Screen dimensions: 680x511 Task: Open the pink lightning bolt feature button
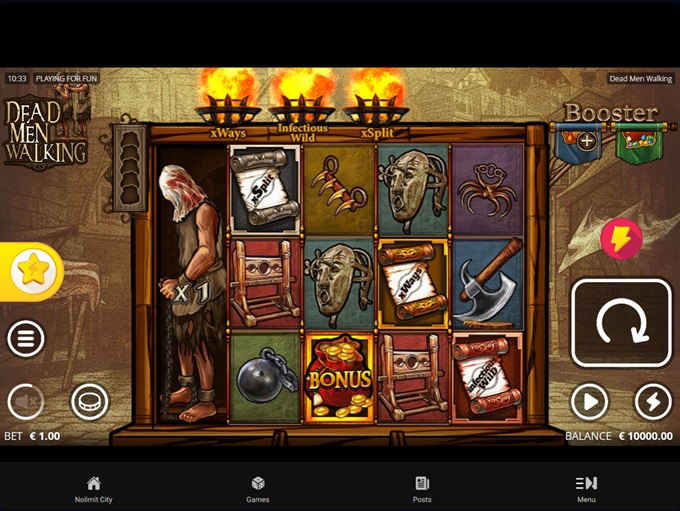[x=621, y=240]
